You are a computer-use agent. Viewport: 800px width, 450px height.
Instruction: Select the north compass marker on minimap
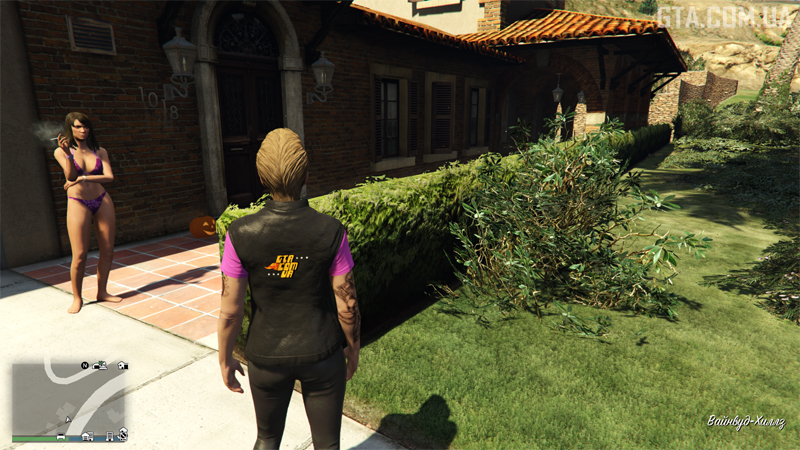tap(85, 365)
